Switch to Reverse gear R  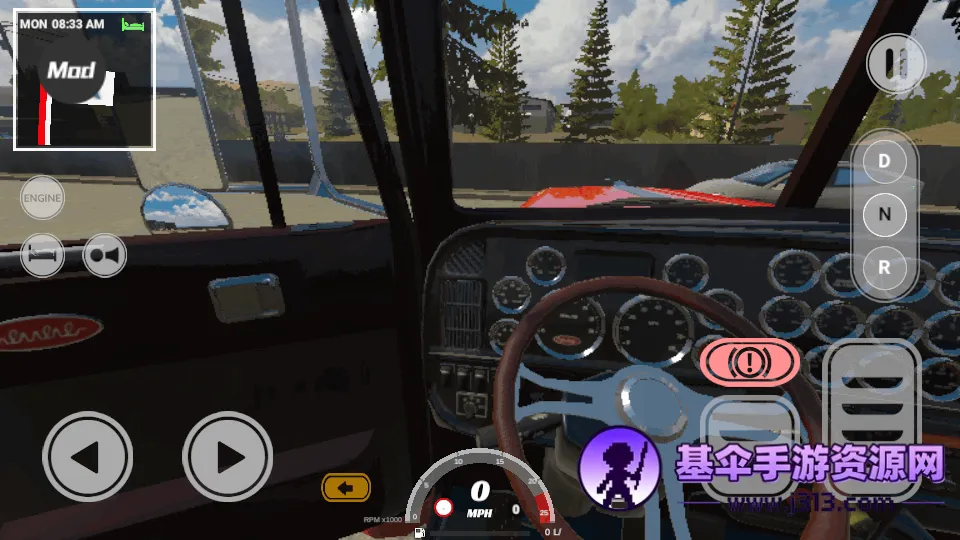click(884, 268)
